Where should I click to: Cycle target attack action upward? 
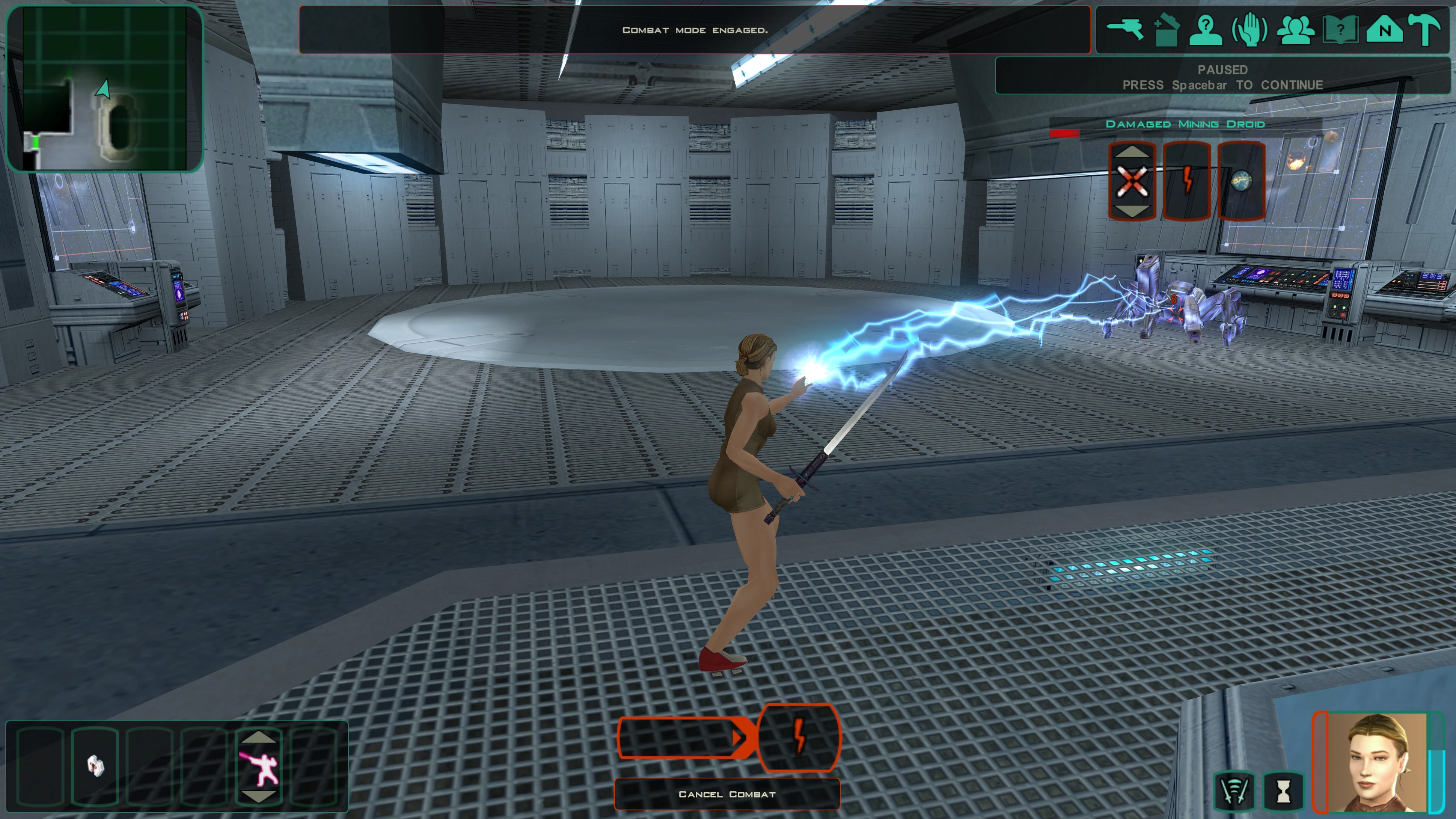click(x=1132, y=151)
